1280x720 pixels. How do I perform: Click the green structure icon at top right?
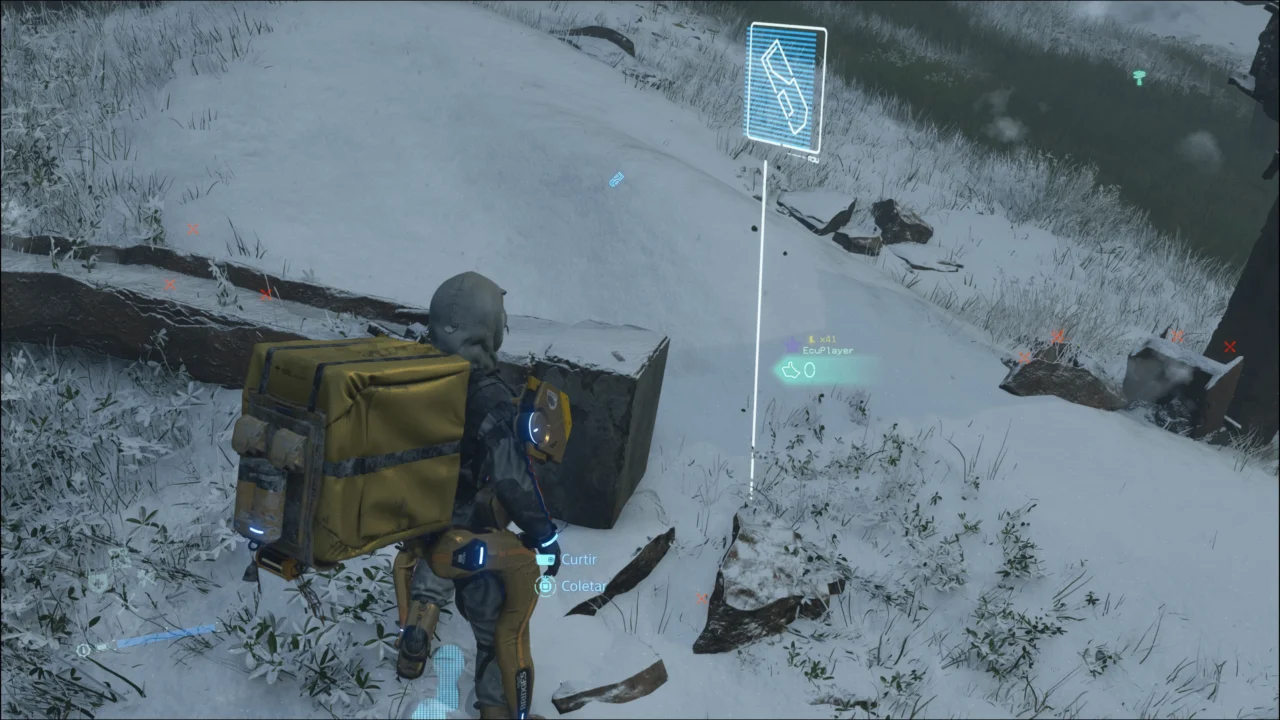pyautogui.click(x=1139, y=79)
